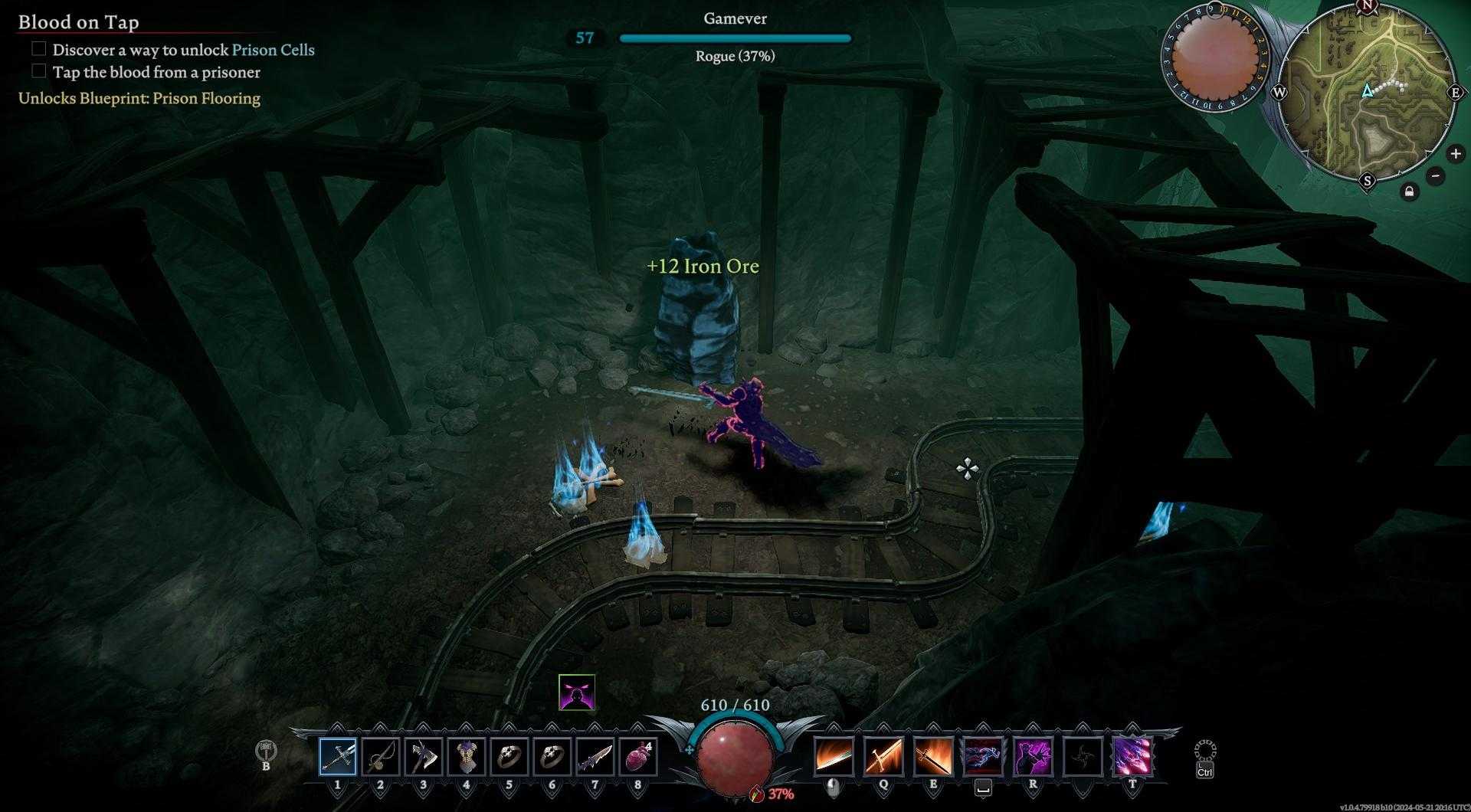Viewport: 1471px width, 812px height.
Task: Select the chest armor hotbar slot
Action: click(466, 757)
